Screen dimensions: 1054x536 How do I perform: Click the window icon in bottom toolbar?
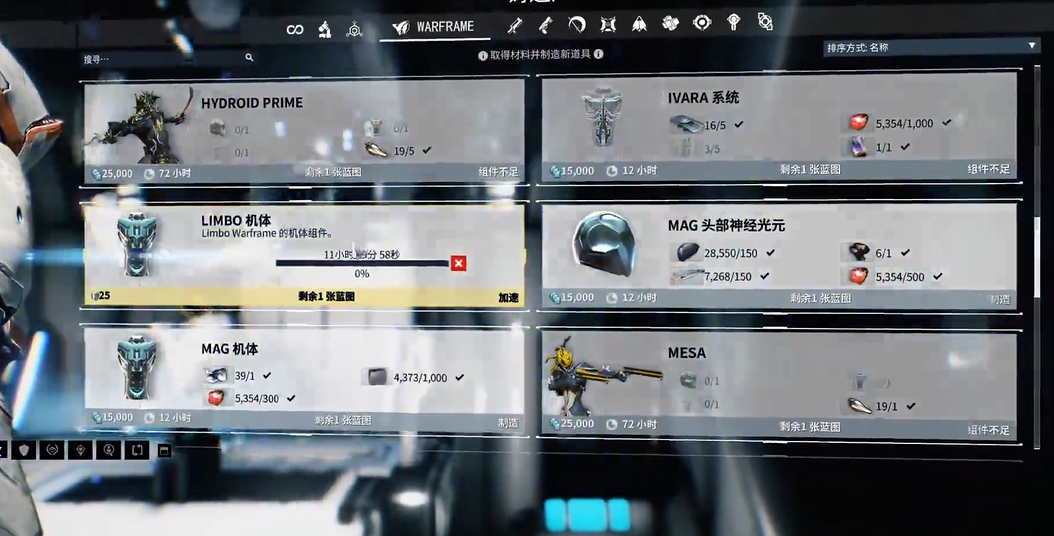click(165, 450)
